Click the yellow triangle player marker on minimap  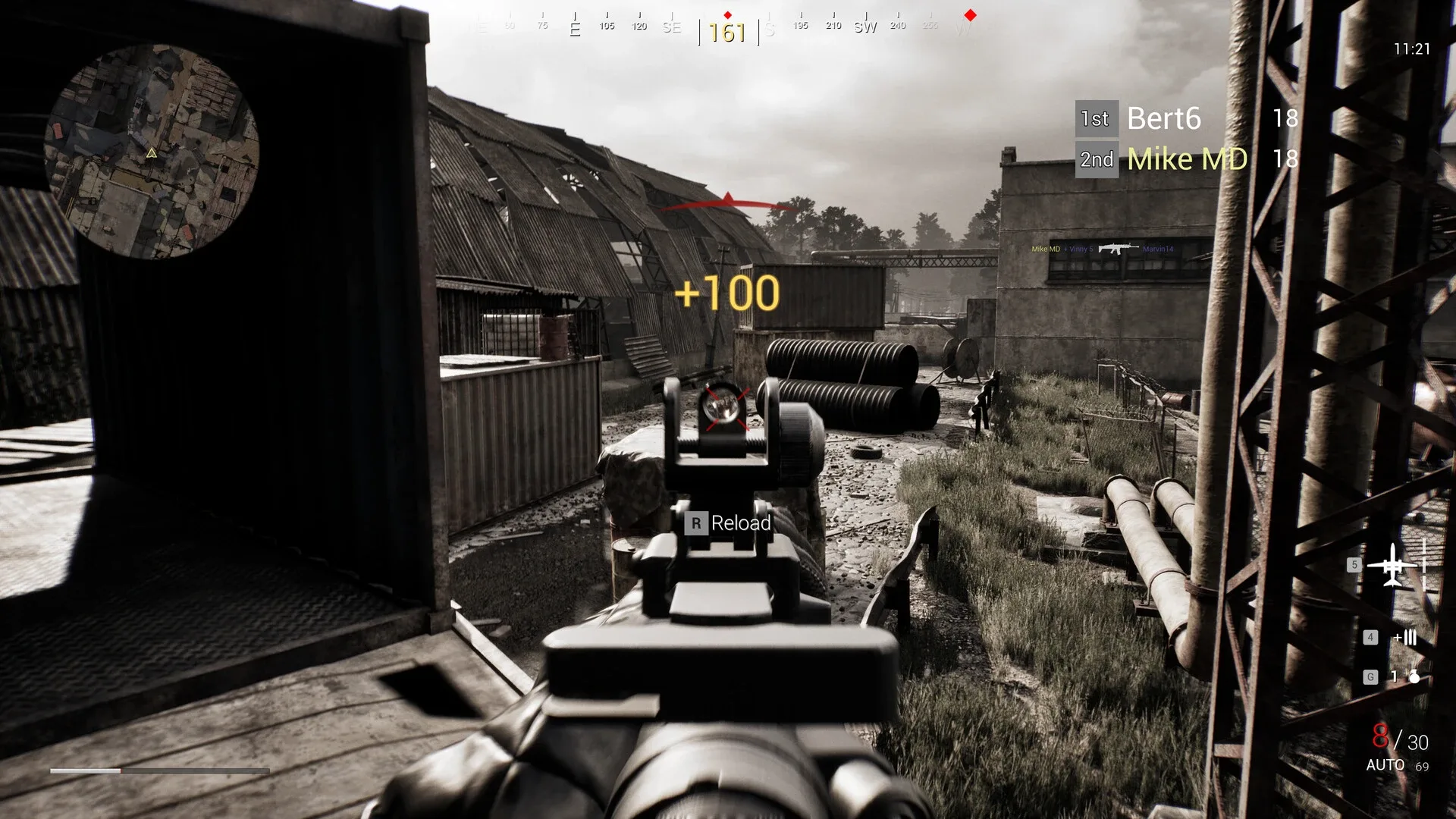tap(151, 154)
